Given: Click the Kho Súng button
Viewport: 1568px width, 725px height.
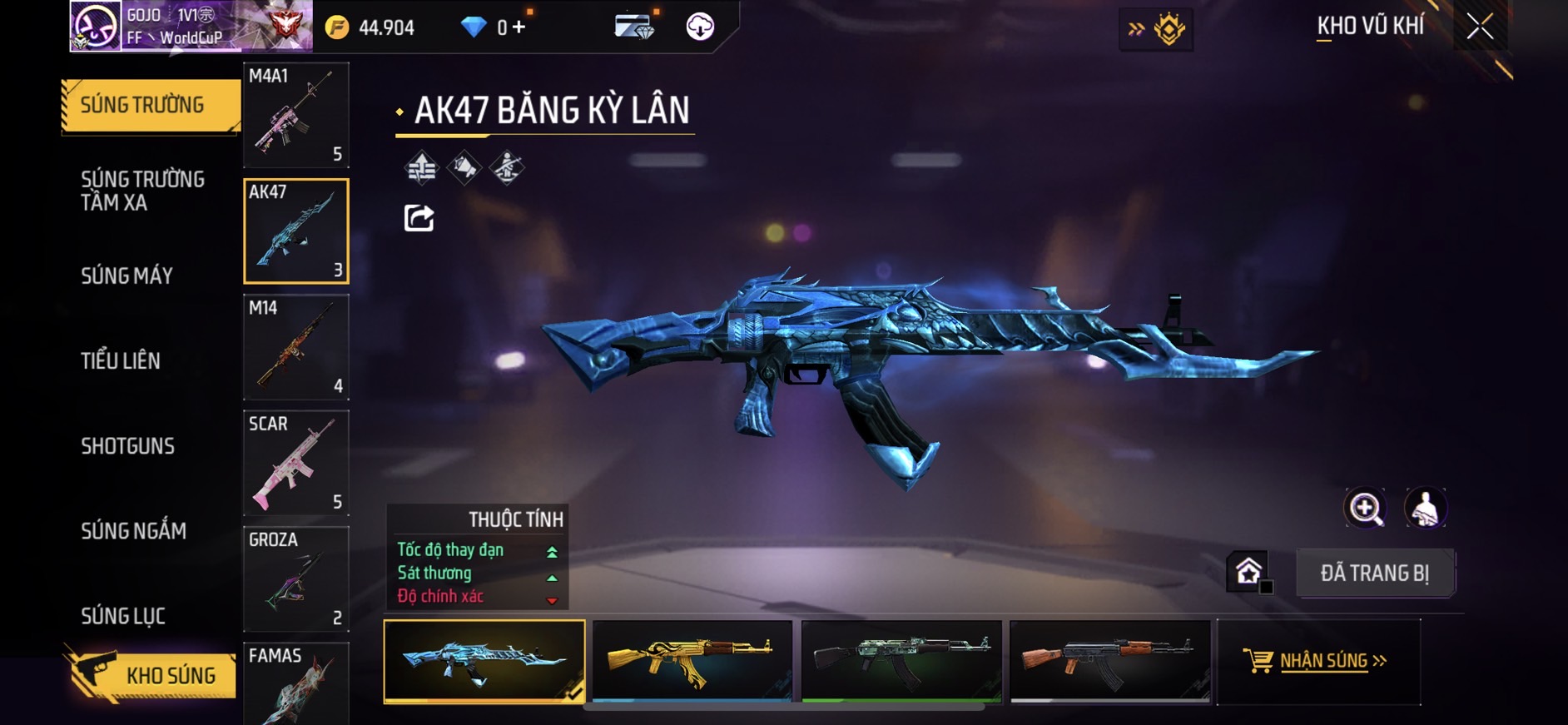Looking at the screenshot, I should (151, 675).
